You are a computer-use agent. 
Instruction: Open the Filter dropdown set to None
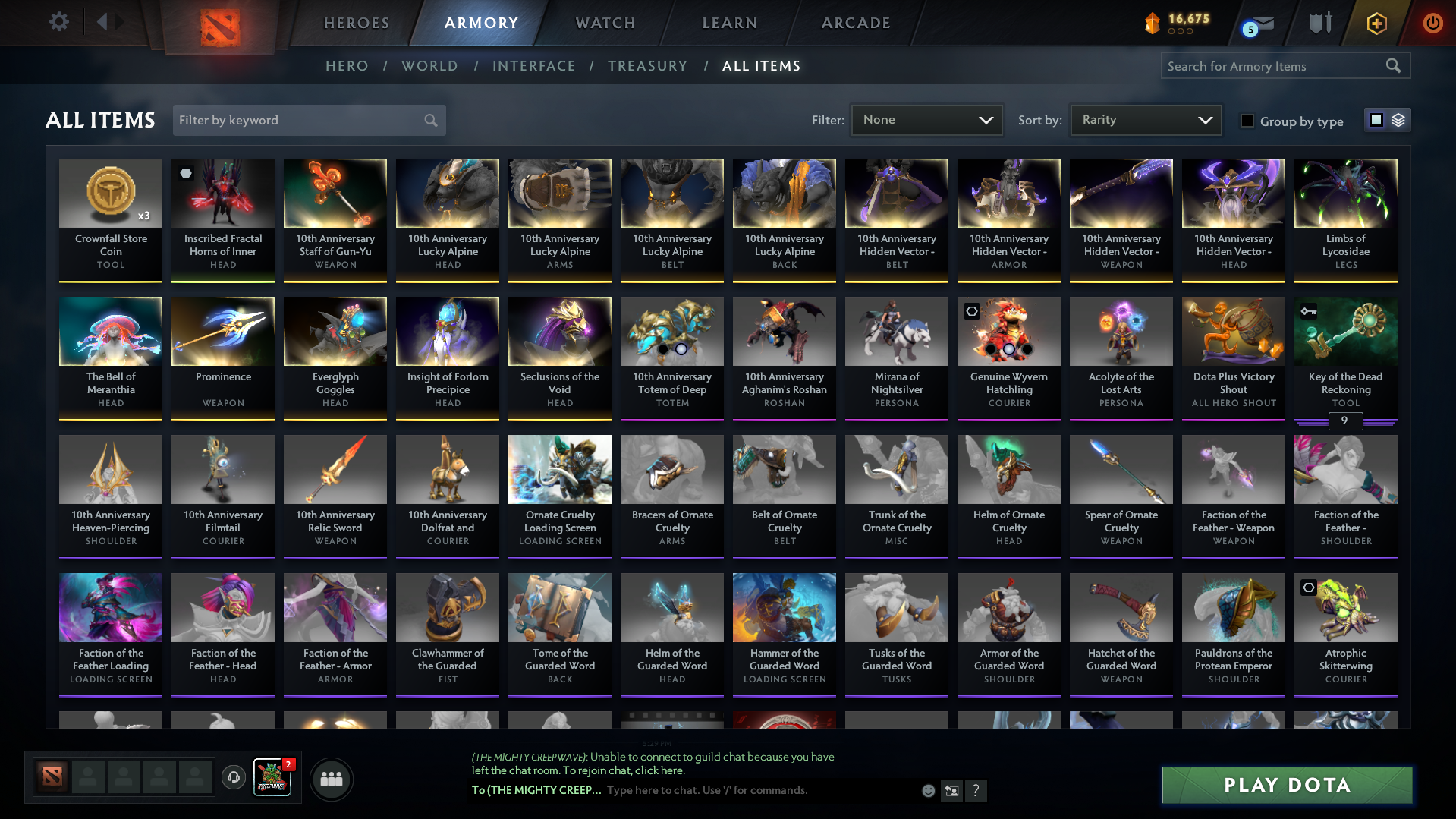click(926, 119)
